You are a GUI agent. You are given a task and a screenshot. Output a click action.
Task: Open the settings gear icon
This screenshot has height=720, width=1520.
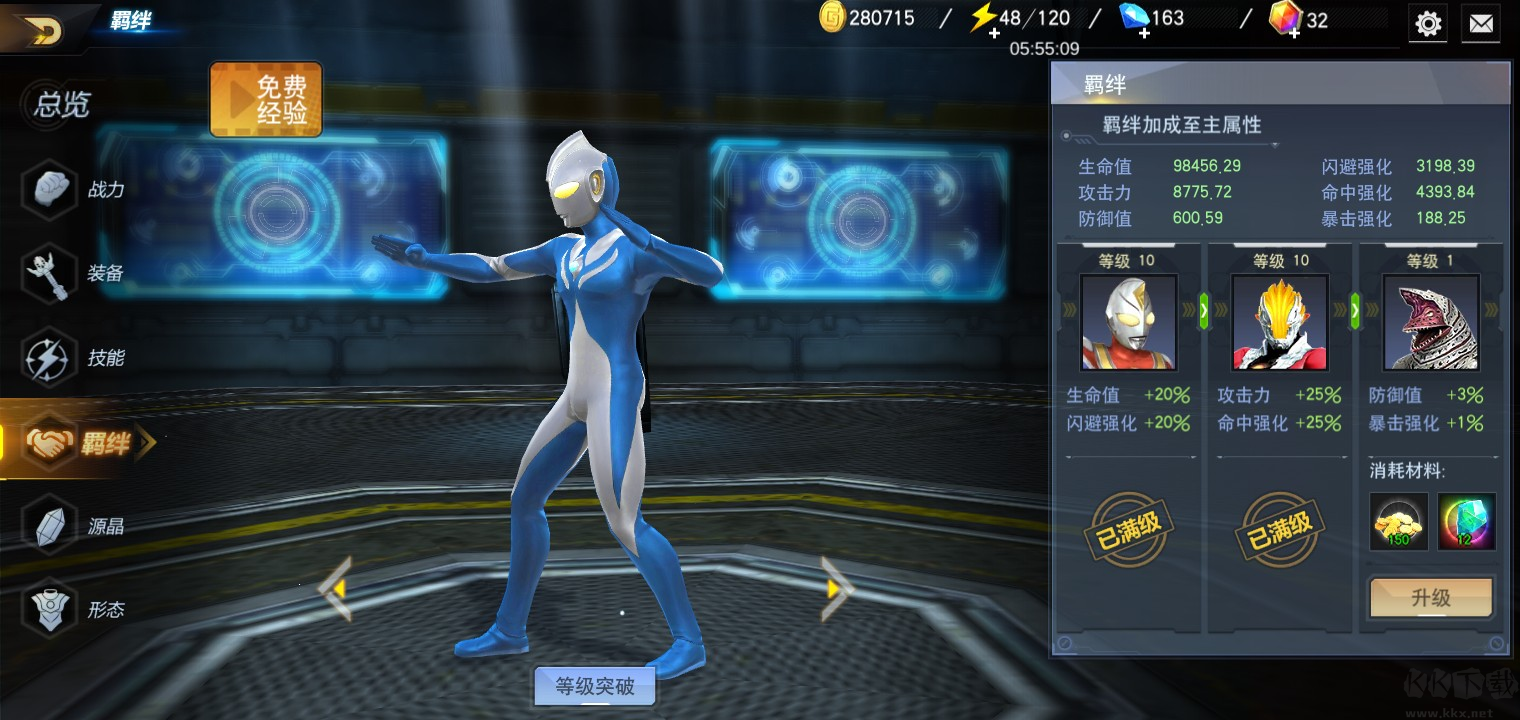point(1428,23)
